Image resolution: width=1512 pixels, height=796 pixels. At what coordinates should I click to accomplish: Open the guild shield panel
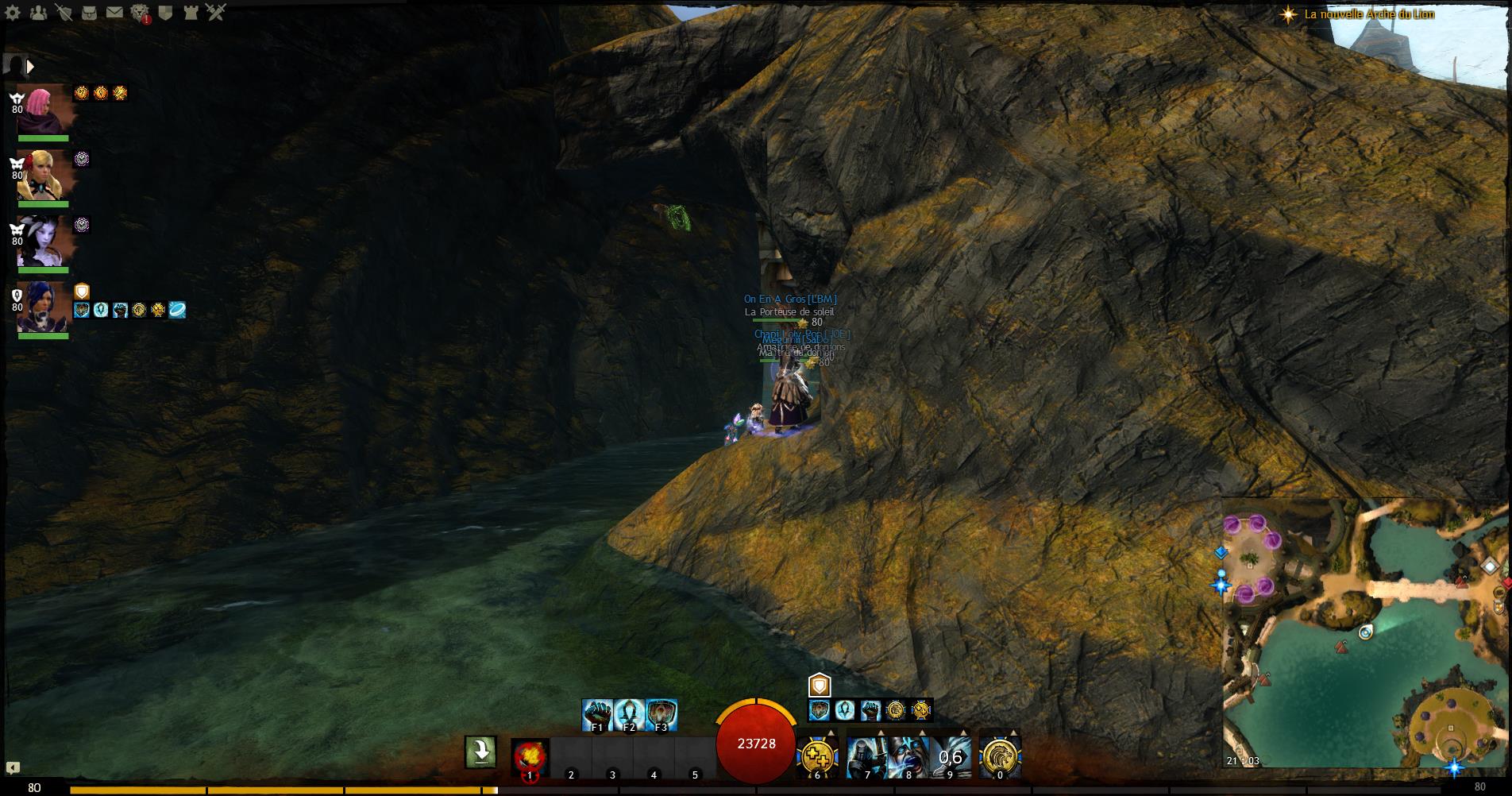[x=165, y=13]
